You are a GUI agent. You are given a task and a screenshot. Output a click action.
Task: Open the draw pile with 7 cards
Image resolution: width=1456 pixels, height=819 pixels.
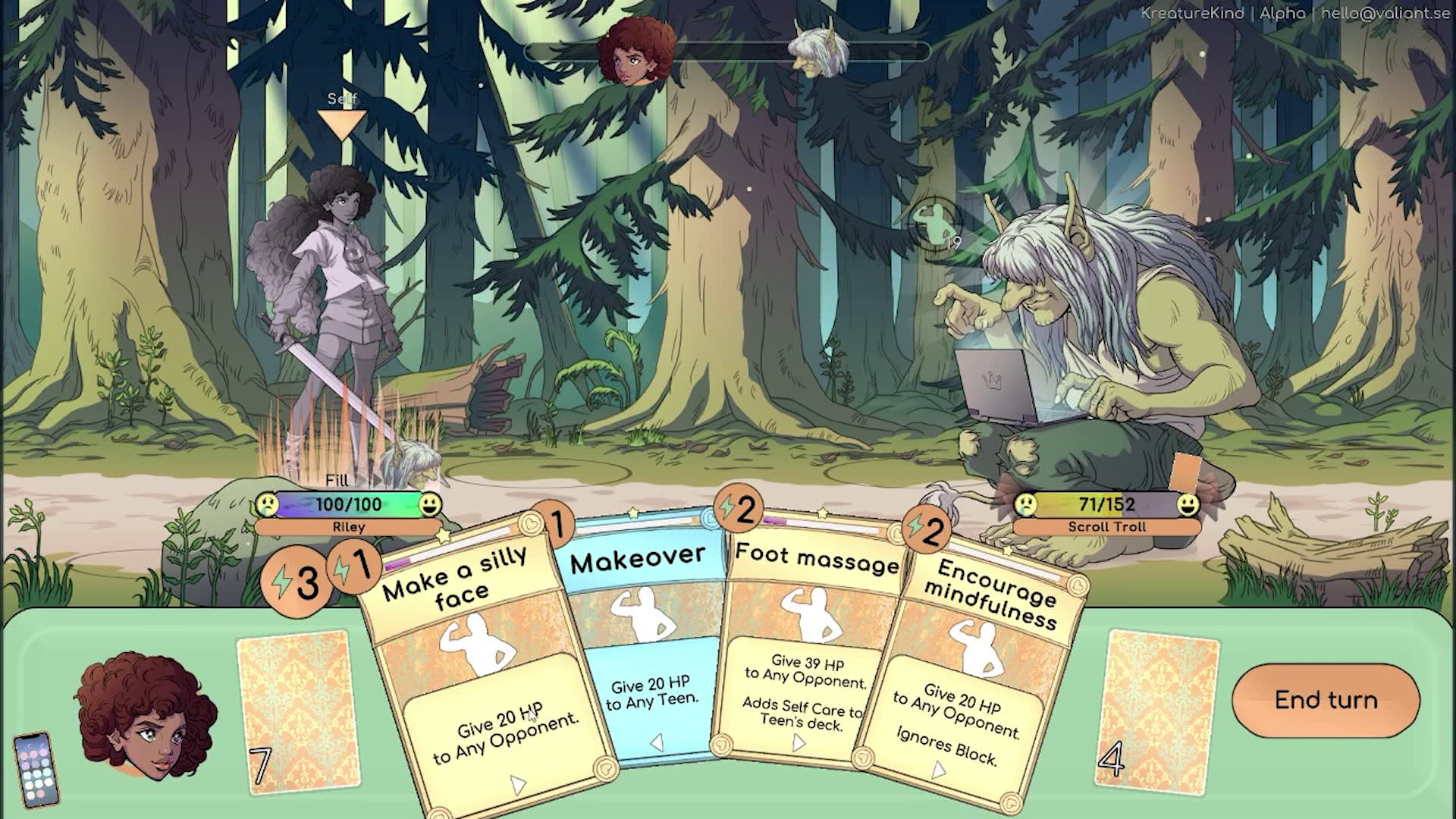tap(299, 711)
